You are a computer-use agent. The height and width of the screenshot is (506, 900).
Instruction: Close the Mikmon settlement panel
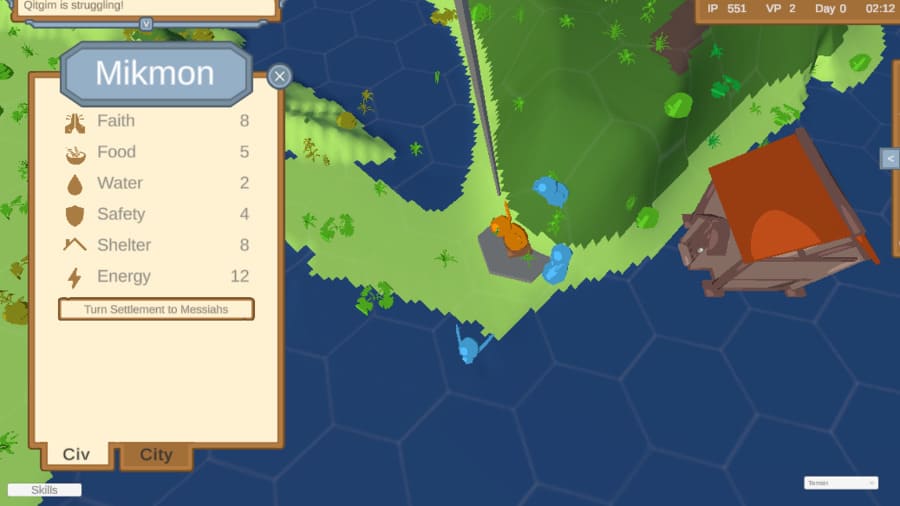(x=280, y=76)
